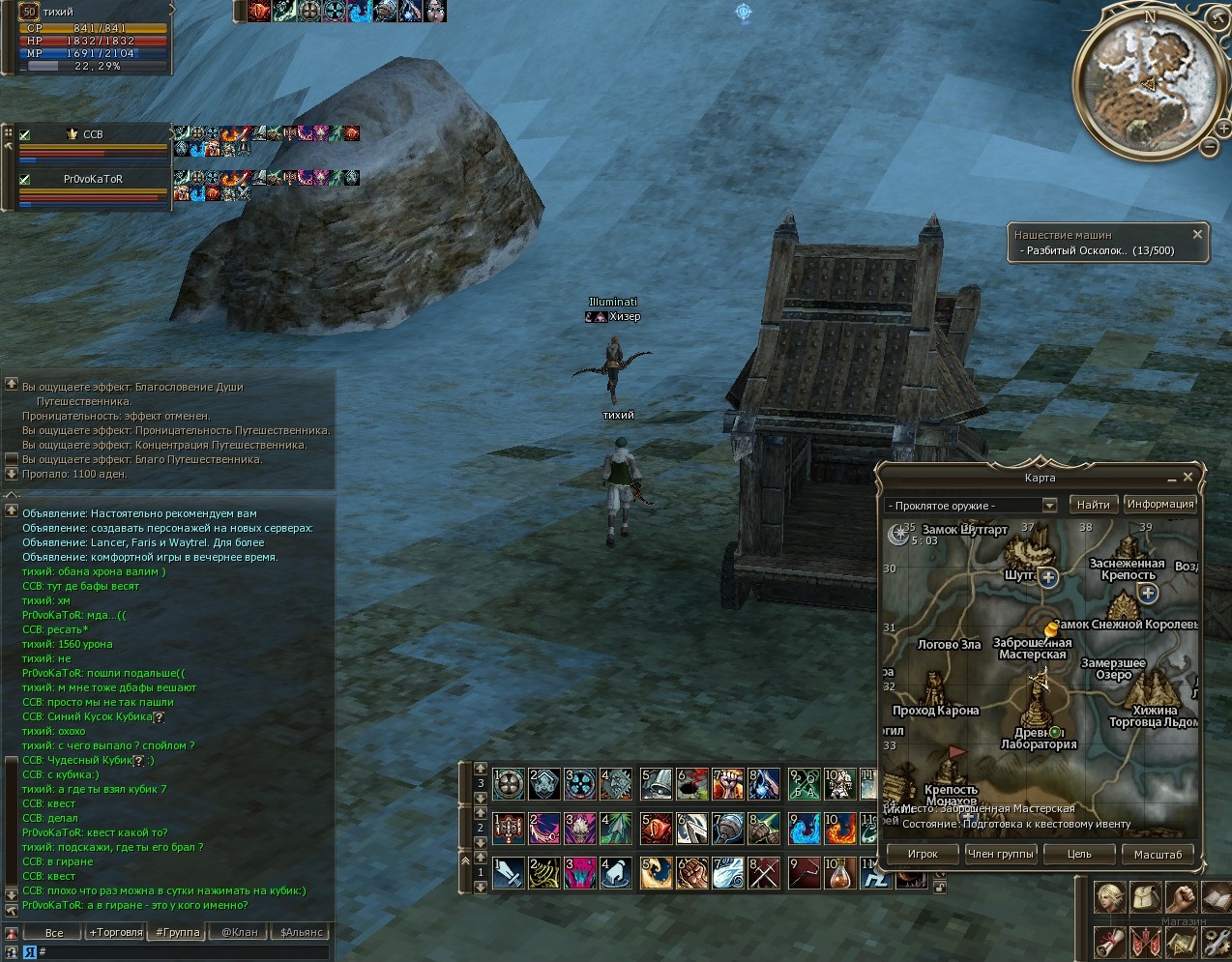Open the Информация panel in the map

[x=1159, y=504]
